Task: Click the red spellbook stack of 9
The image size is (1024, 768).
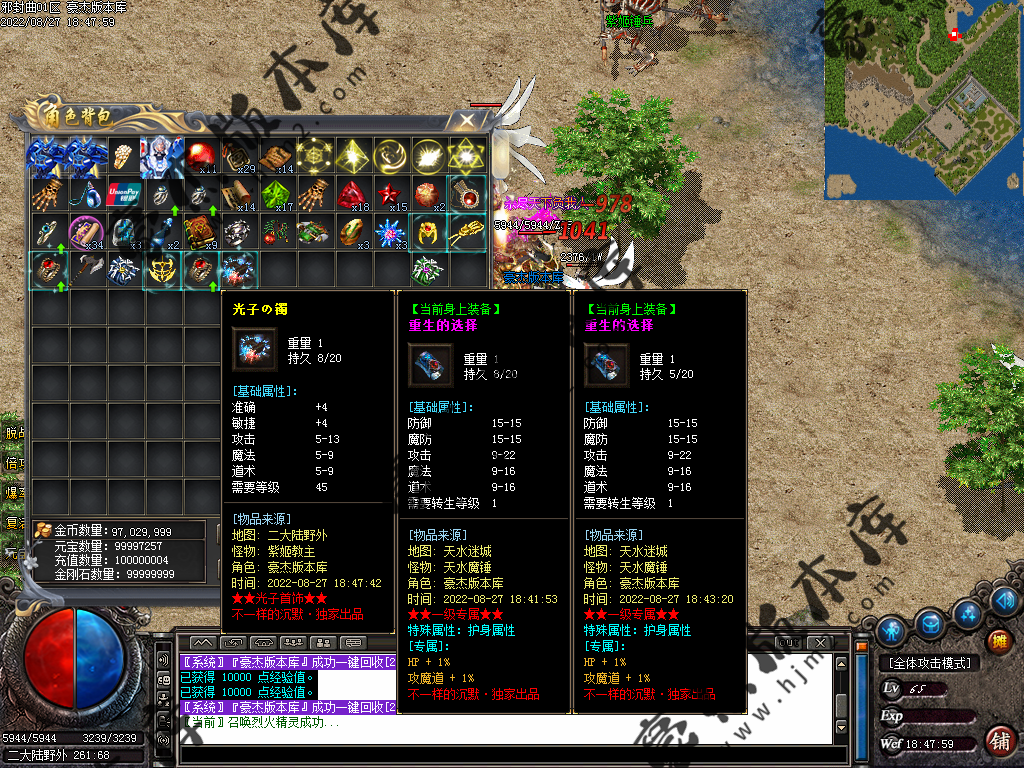Action: (x=201, y=232)
